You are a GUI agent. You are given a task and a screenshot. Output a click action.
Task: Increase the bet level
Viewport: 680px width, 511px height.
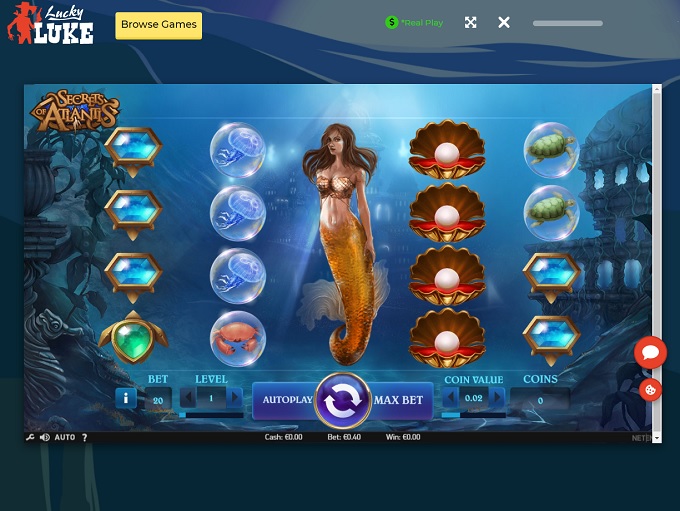tap(235, 399)
